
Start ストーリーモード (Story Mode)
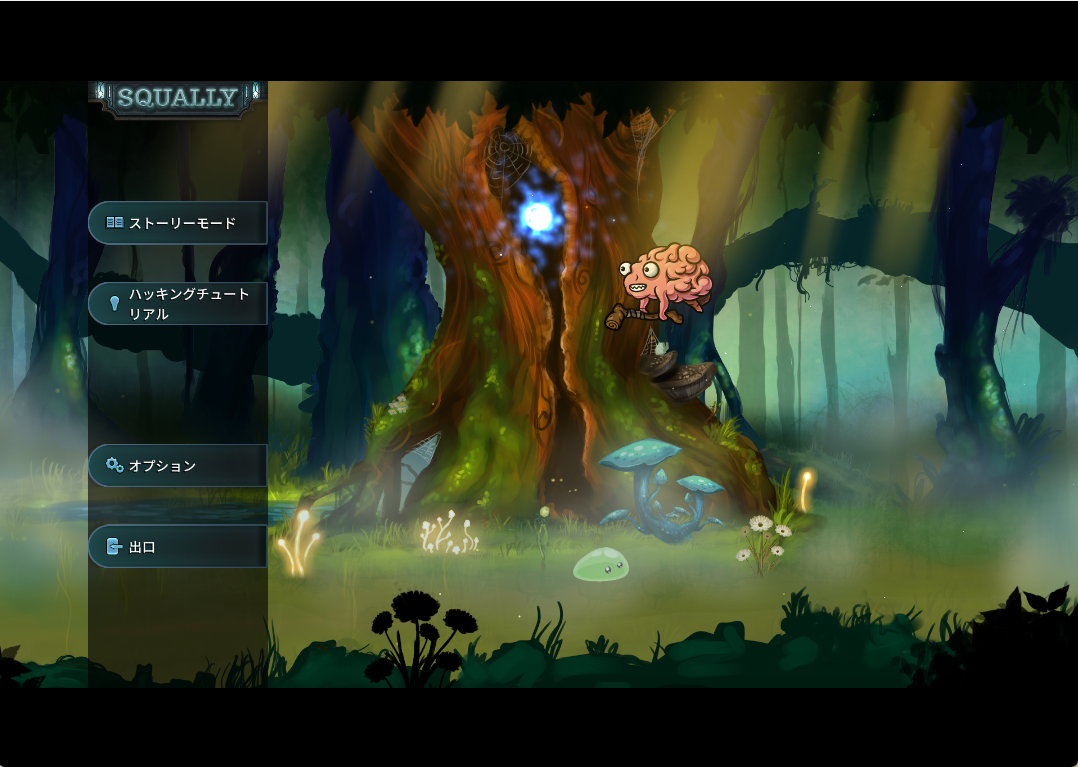pyautogui.click(x=178, y=223)
